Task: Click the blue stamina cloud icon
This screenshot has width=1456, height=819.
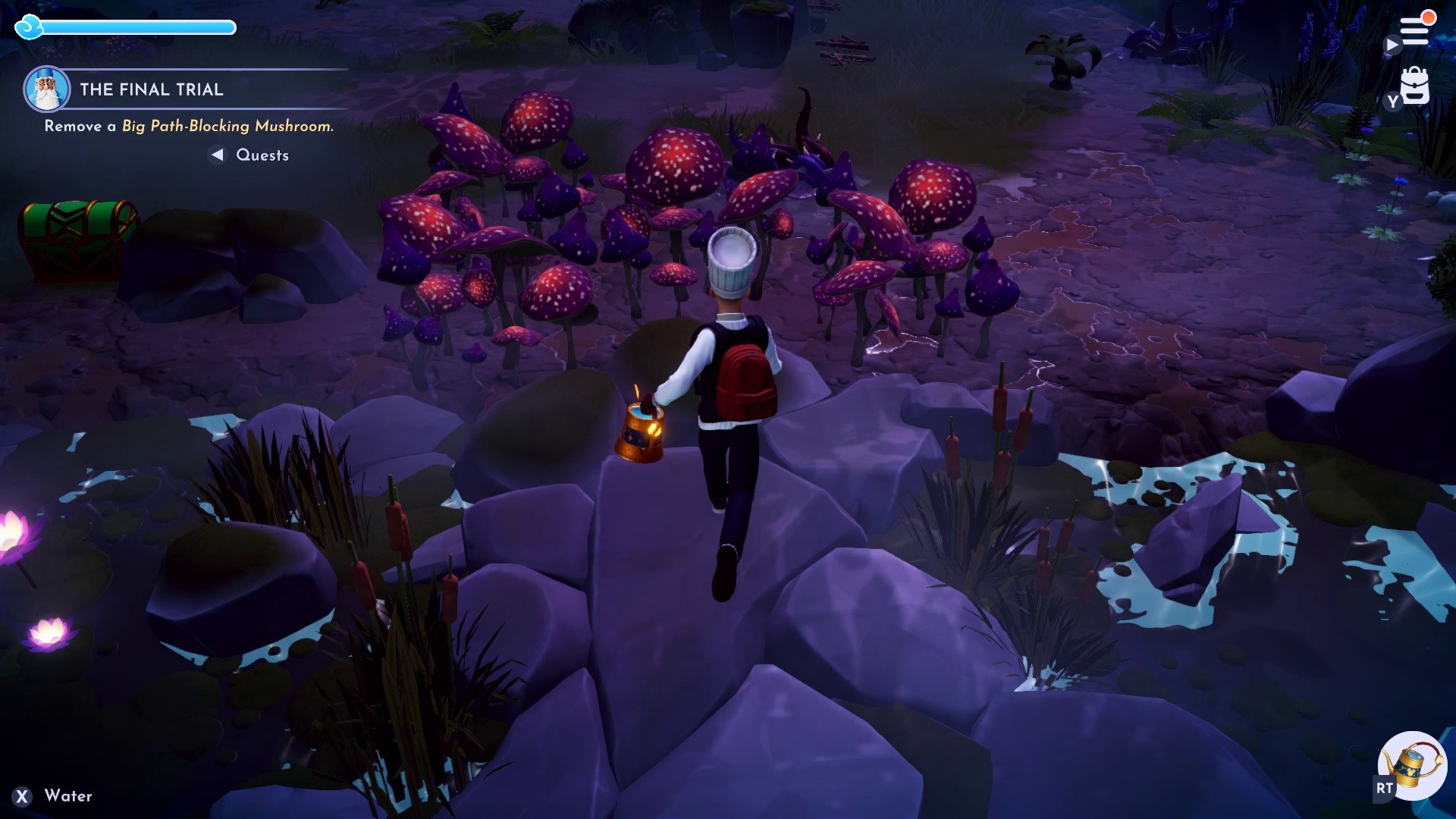Action: pos(29,27)
